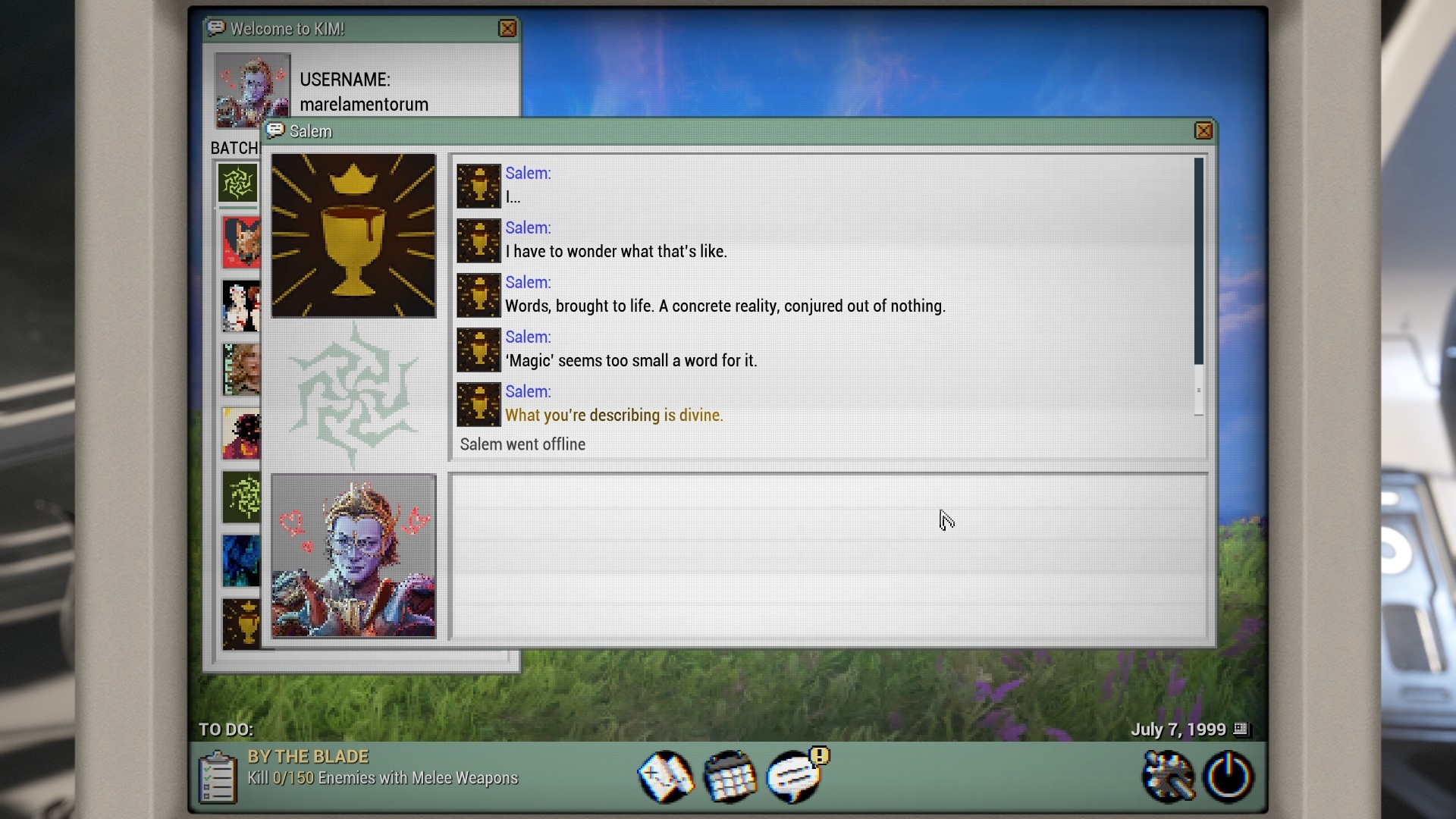Screen dimensions: 1456x819
Task: Click the power button to log off
Action: coord(1228,777)
